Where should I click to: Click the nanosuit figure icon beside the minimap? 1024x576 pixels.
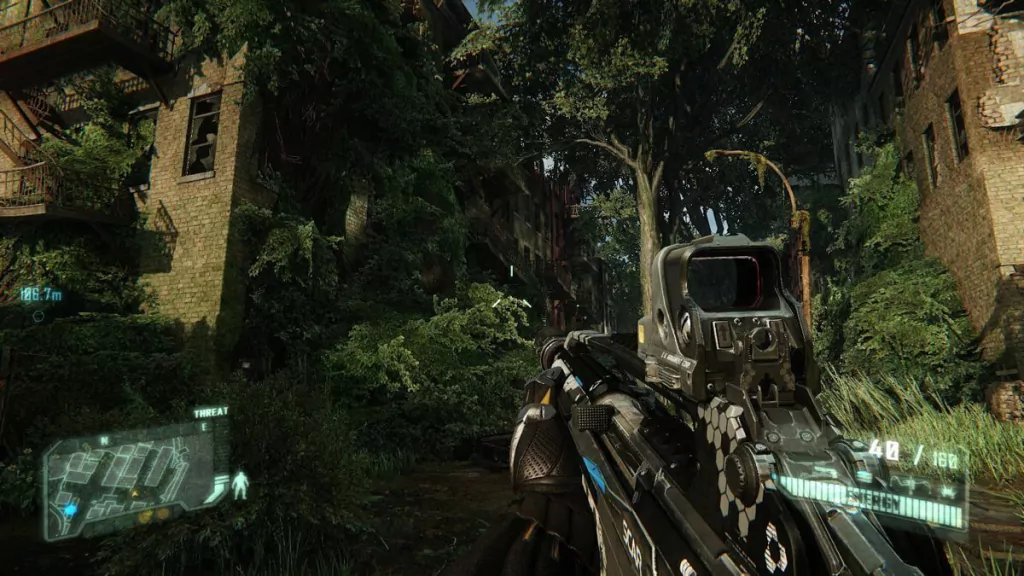click(240, 485)
